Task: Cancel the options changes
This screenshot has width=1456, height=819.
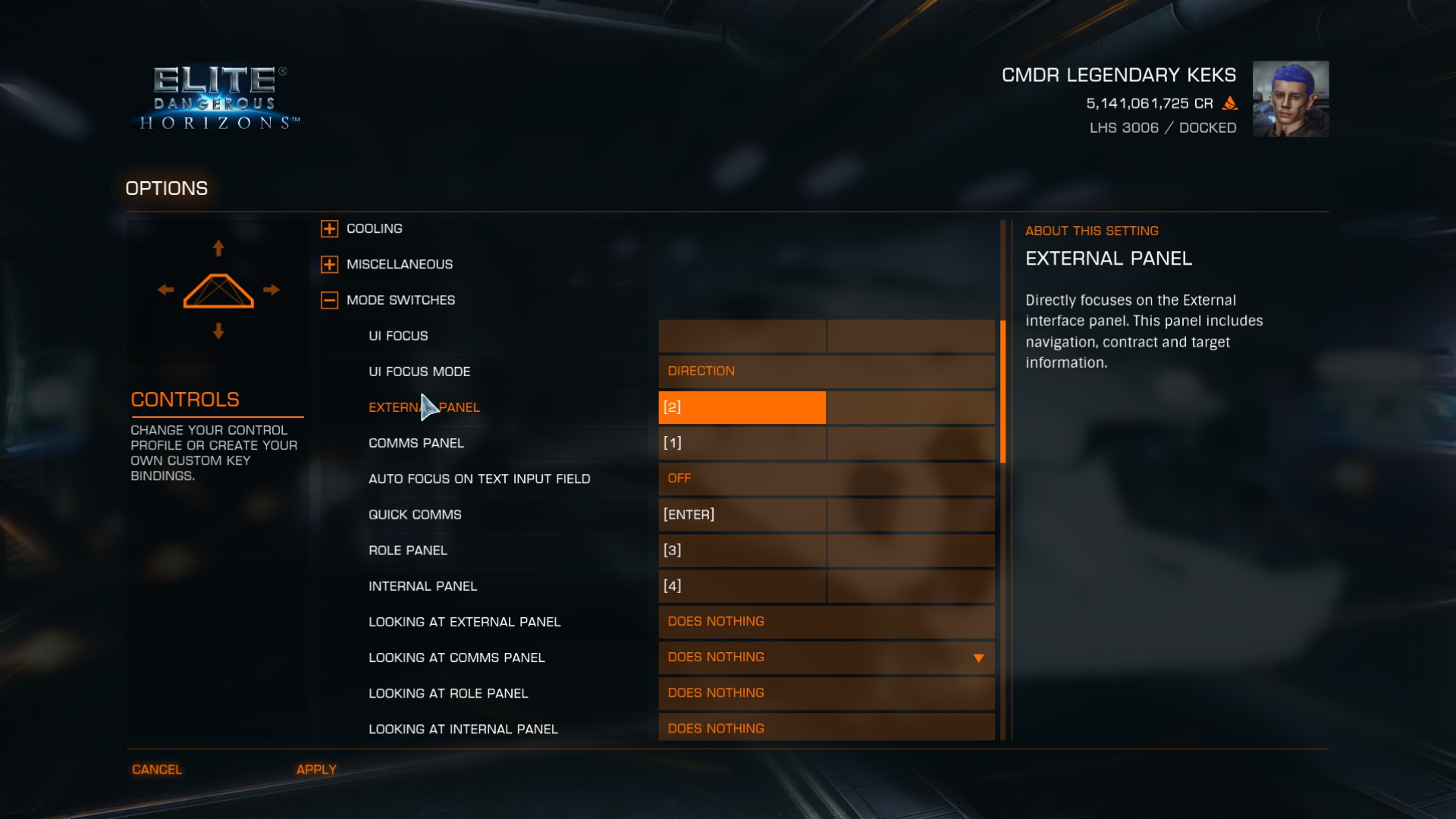Action: point(157,770)
